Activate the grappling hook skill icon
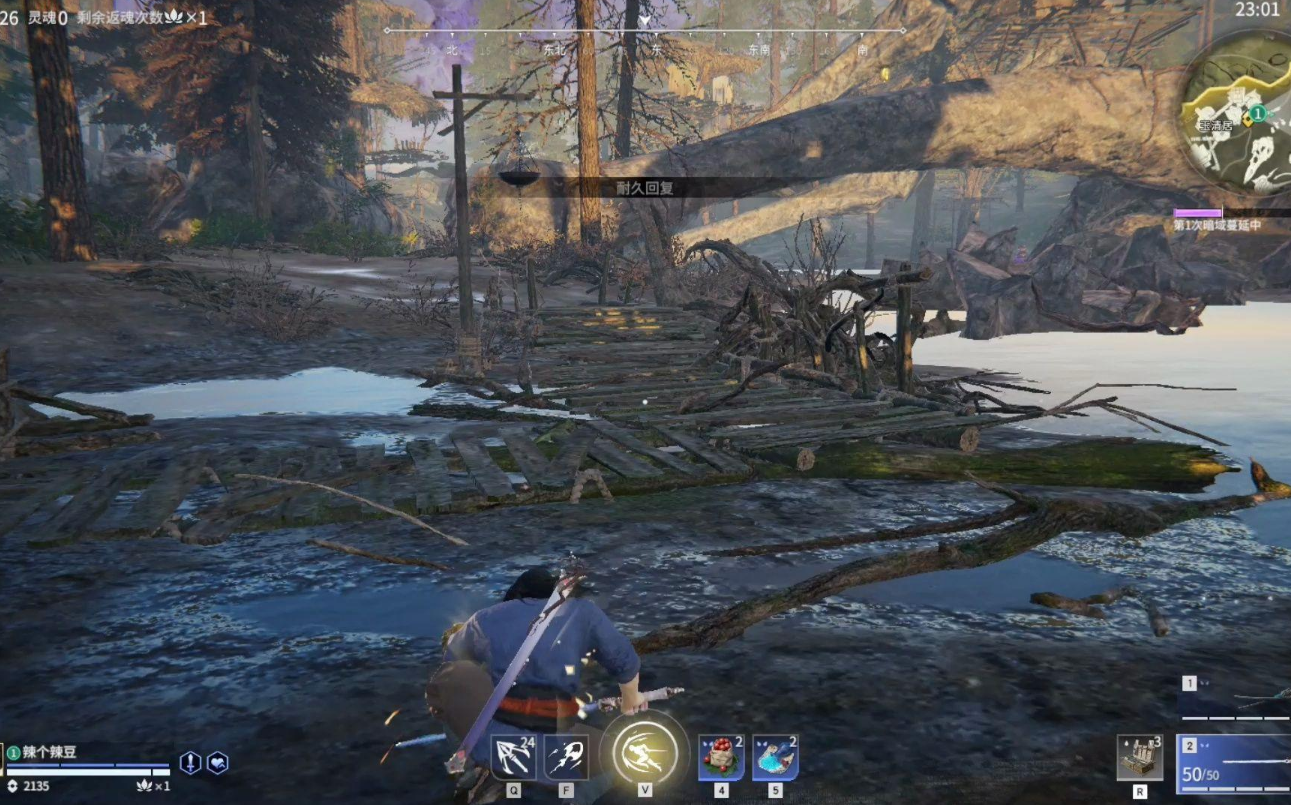Viewport: 1291px width, 805px height. (513, 756)
